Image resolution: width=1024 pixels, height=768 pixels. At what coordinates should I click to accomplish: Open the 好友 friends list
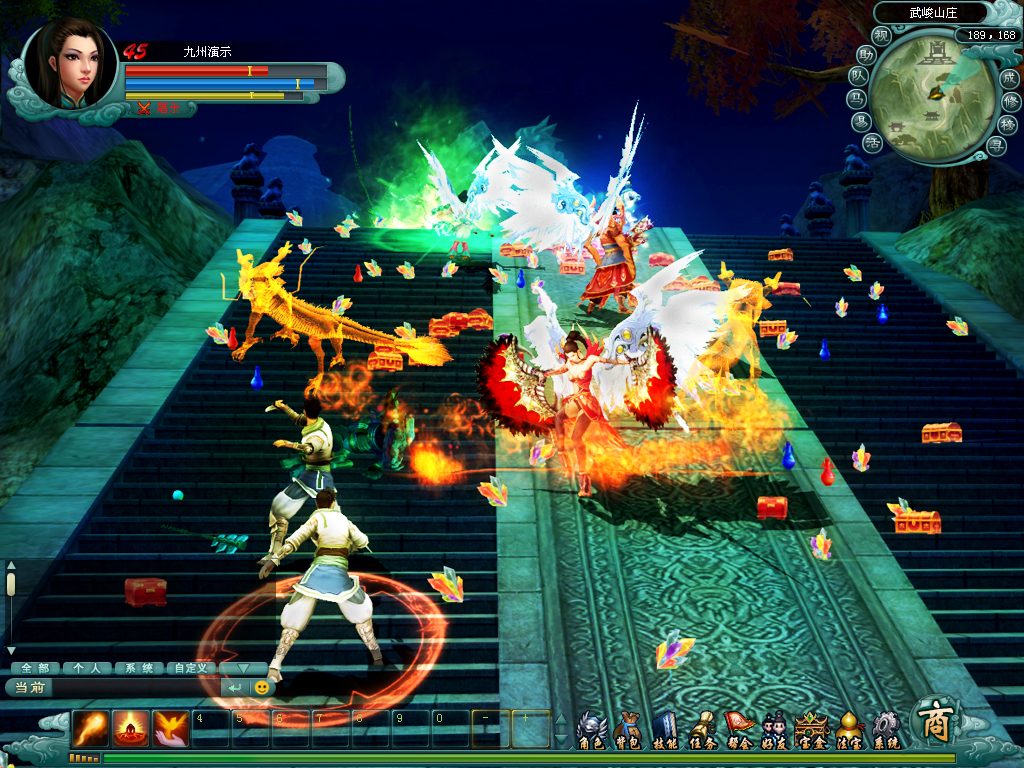[774, 729]
